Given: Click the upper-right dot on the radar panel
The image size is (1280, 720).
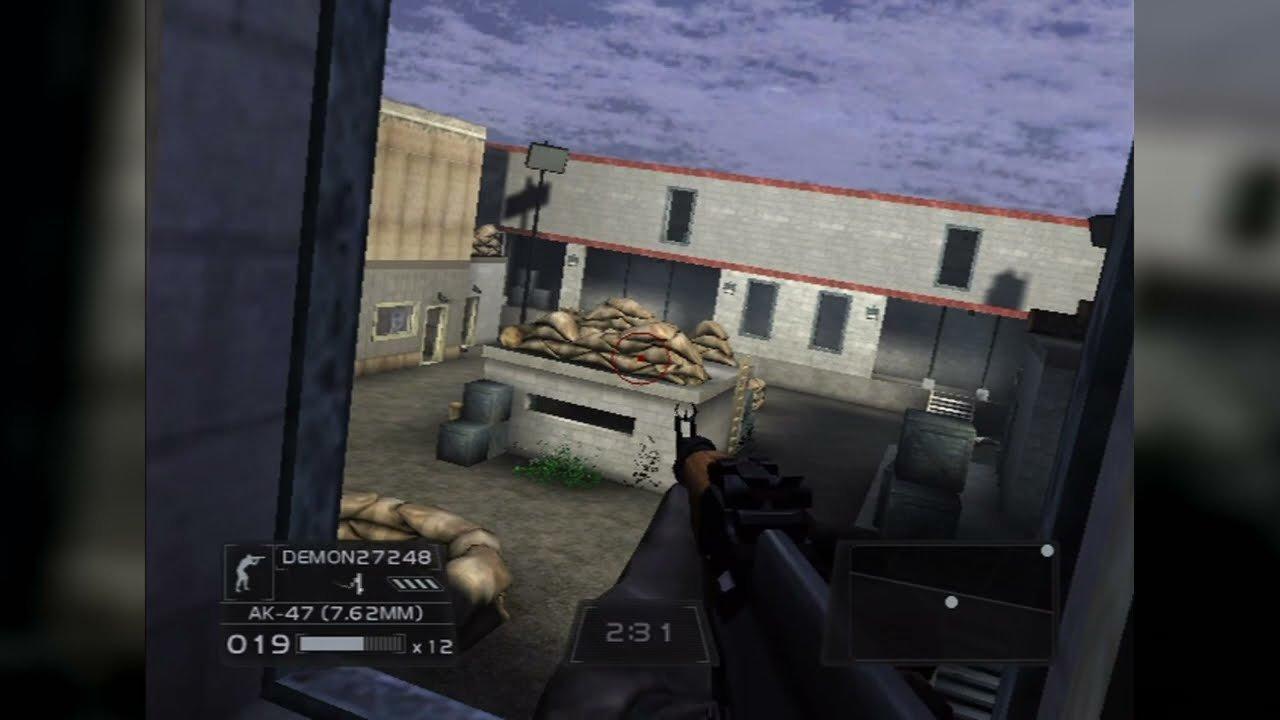Looking at the screenshot, I should click(1048, 548).
